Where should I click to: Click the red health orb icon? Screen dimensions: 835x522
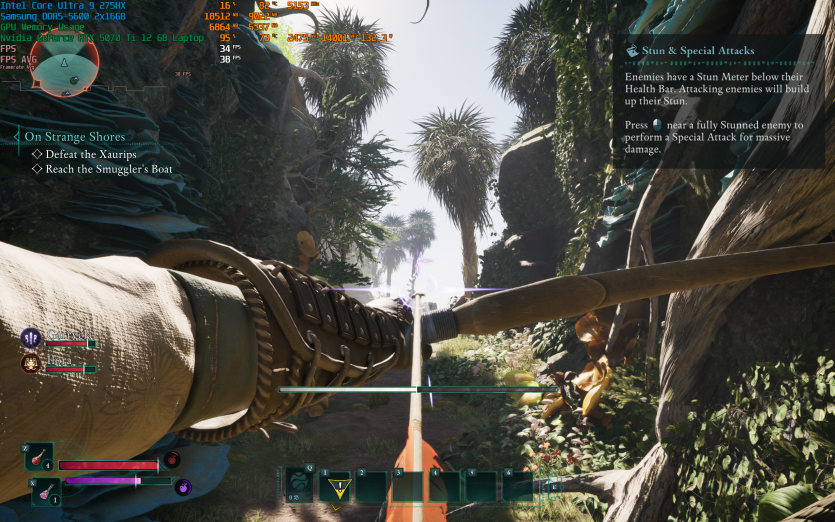pyautogui.click(x=172, y=460)
